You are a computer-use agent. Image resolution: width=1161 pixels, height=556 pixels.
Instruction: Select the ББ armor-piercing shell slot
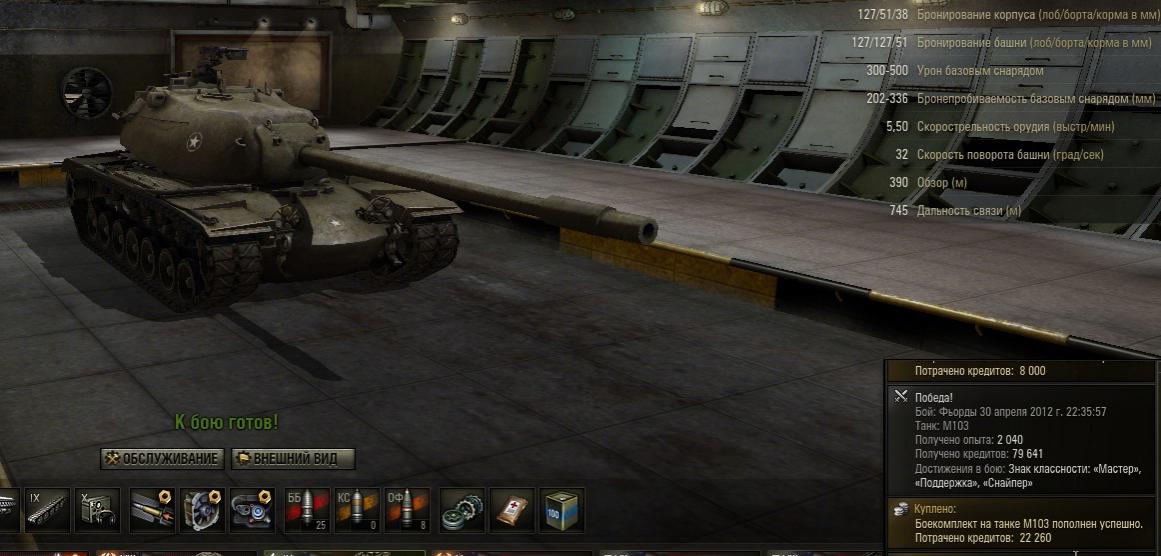tap(308, 510)
